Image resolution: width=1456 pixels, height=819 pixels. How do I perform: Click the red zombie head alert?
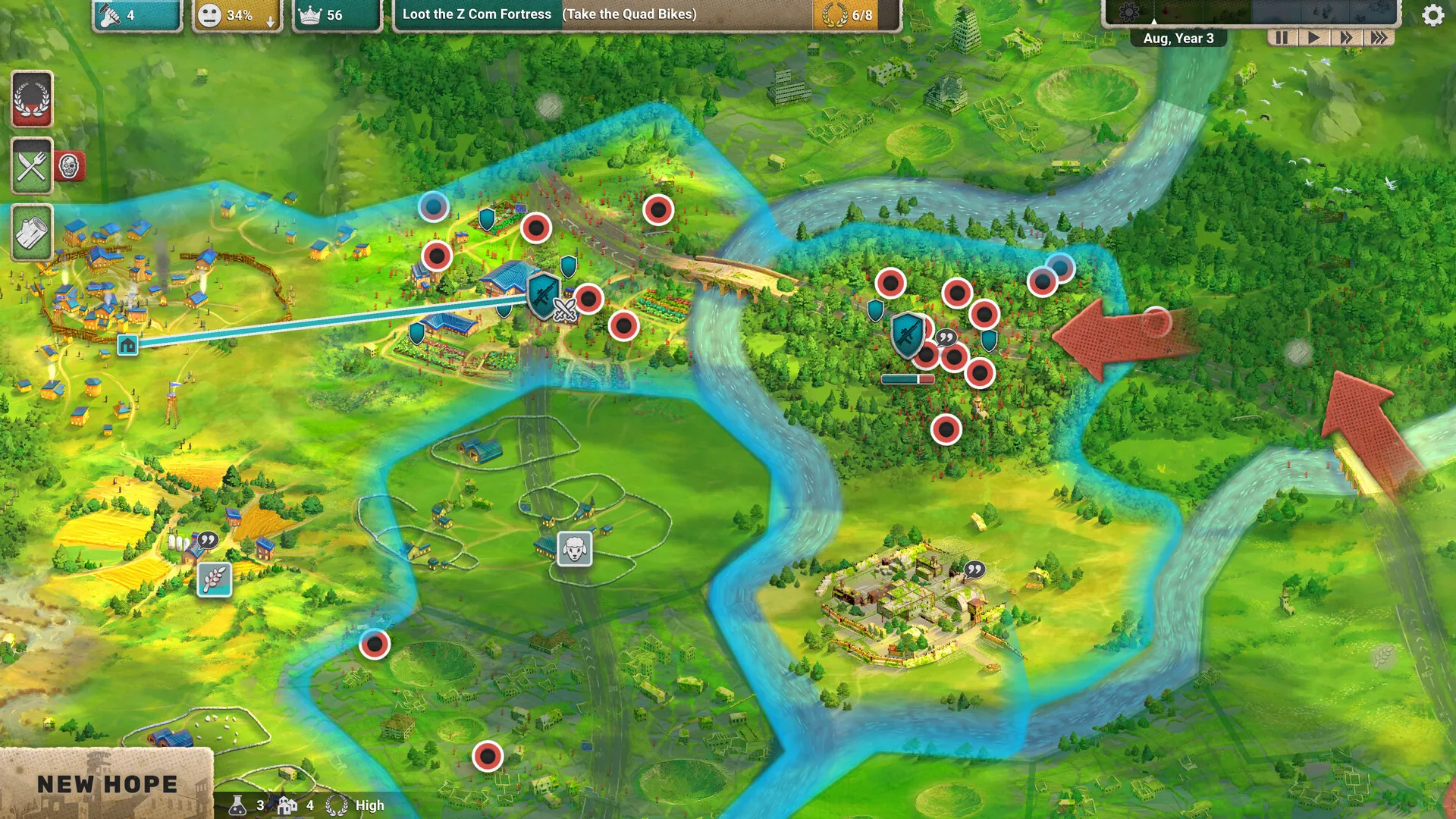pyautogui.click(x=69, y=166)
